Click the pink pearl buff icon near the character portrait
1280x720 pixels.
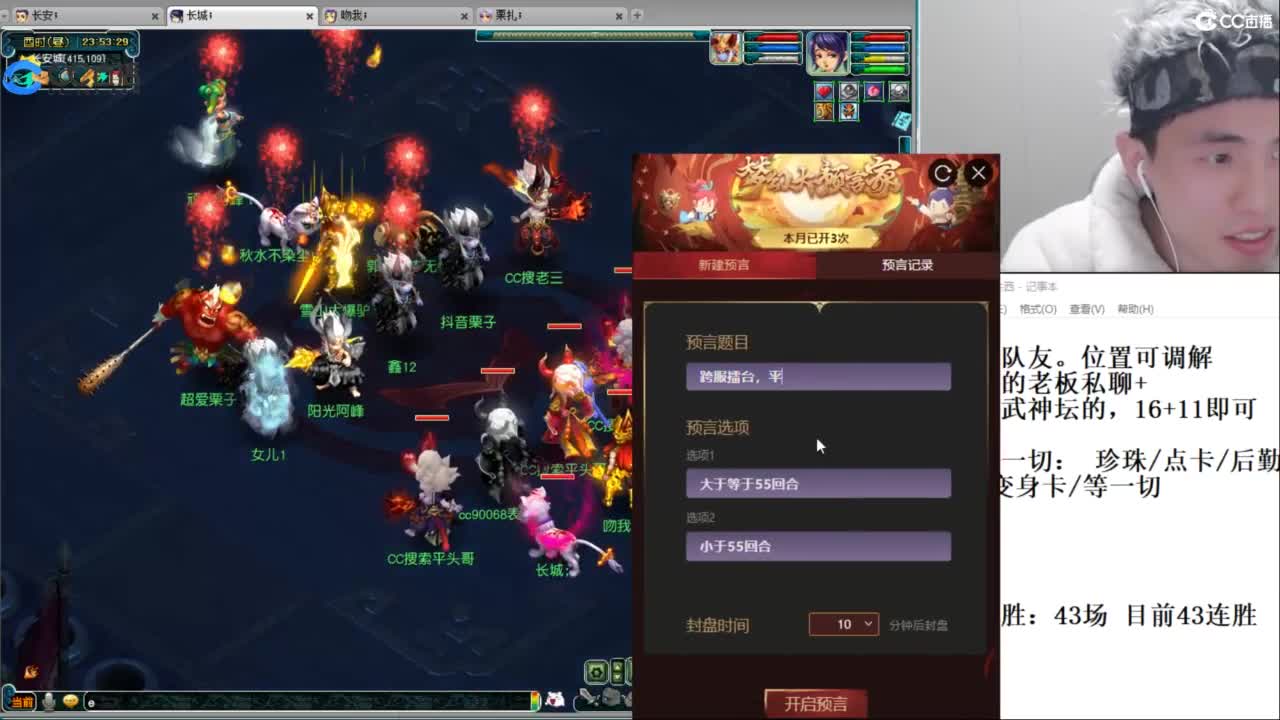coord(874,90)
